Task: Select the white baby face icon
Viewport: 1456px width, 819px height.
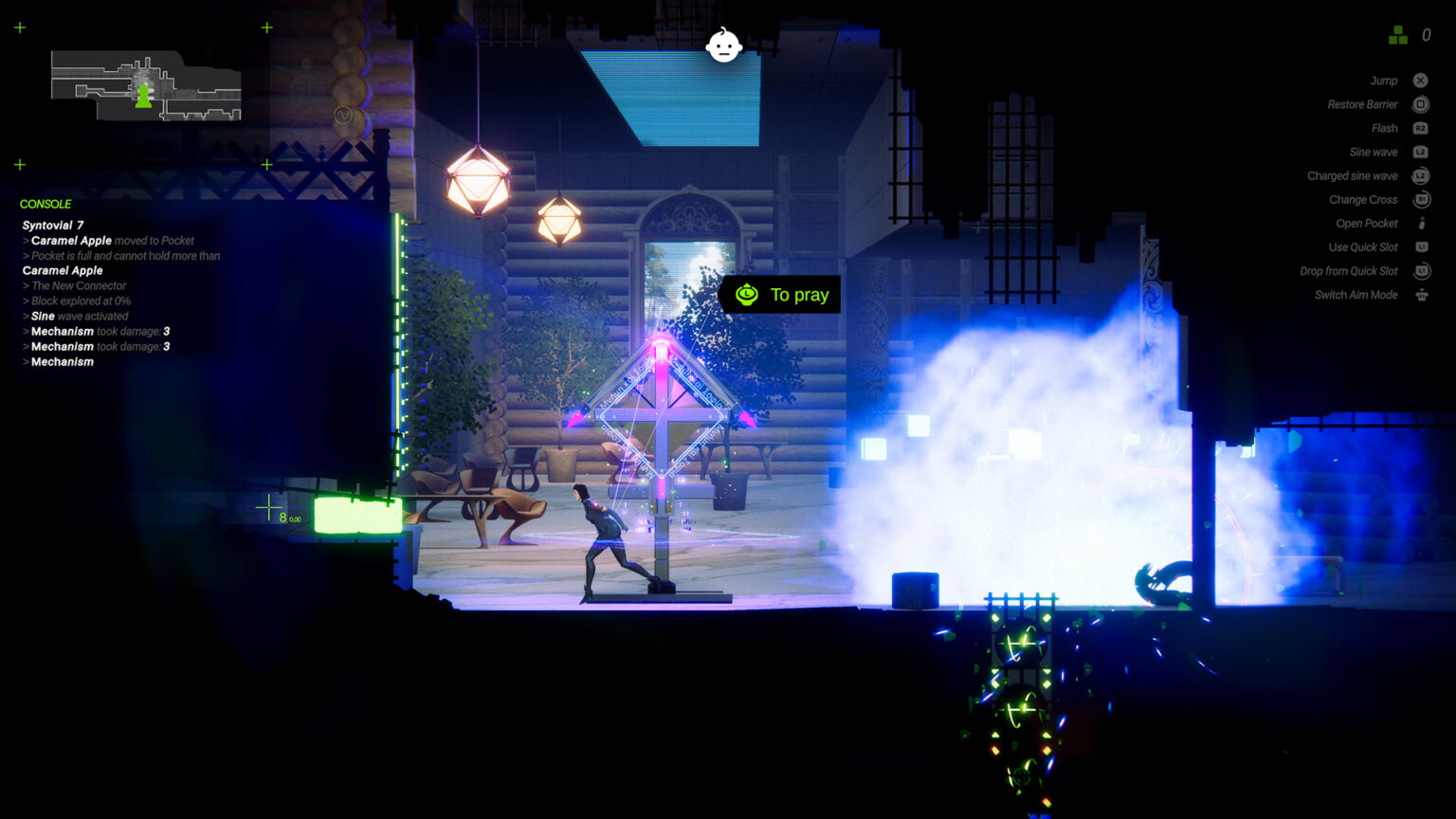Action: pyautogui.click(x=724, y=45)
